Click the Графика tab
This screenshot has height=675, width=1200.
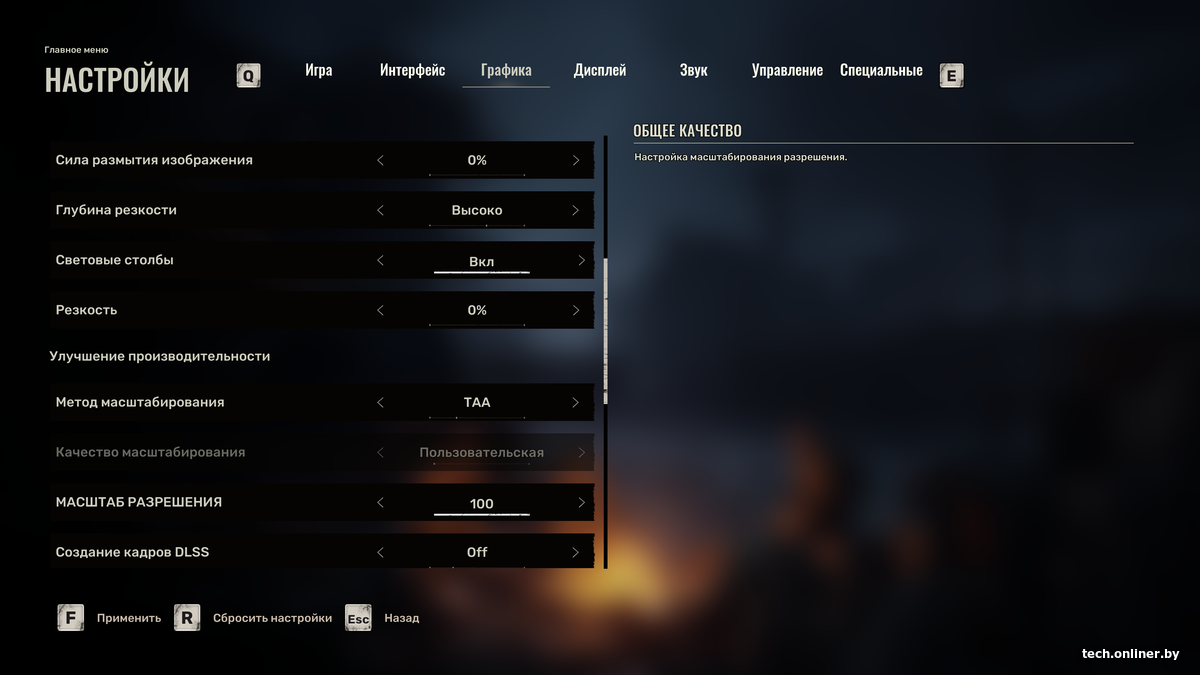(x=506, y=71)
